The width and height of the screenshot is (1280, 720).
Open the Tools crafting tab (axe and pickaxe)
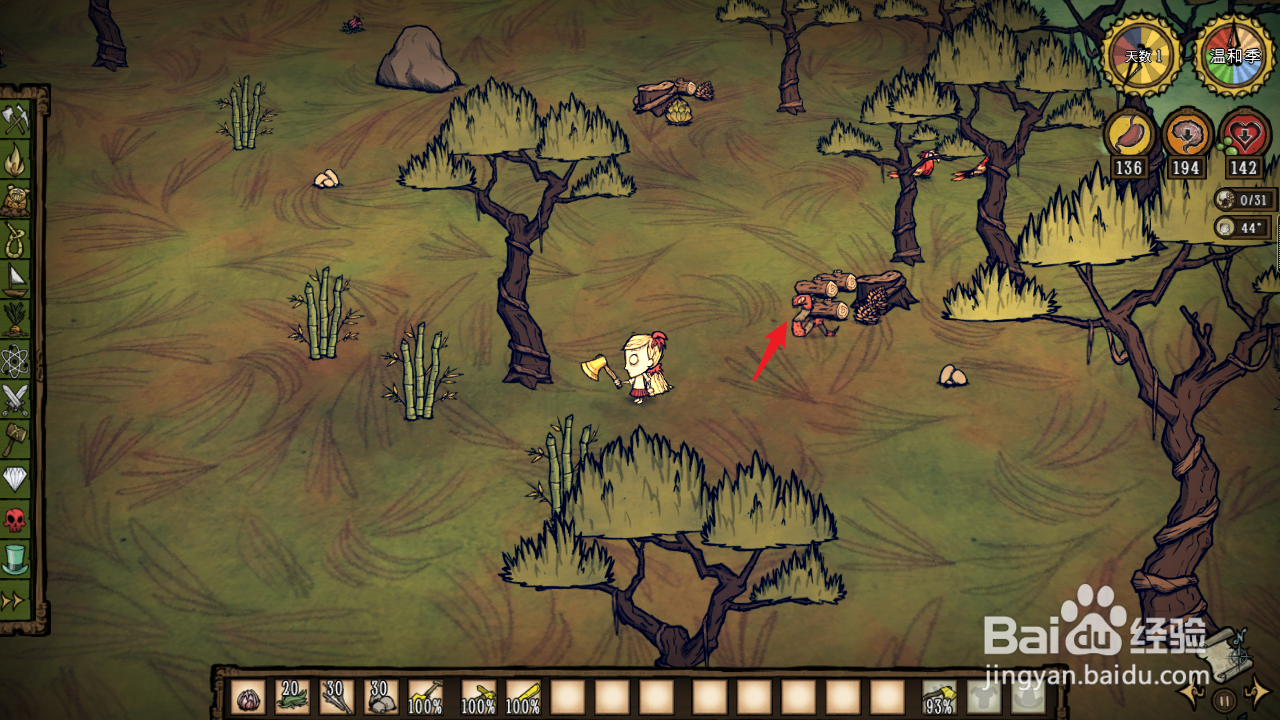click(x=16, y=119)
